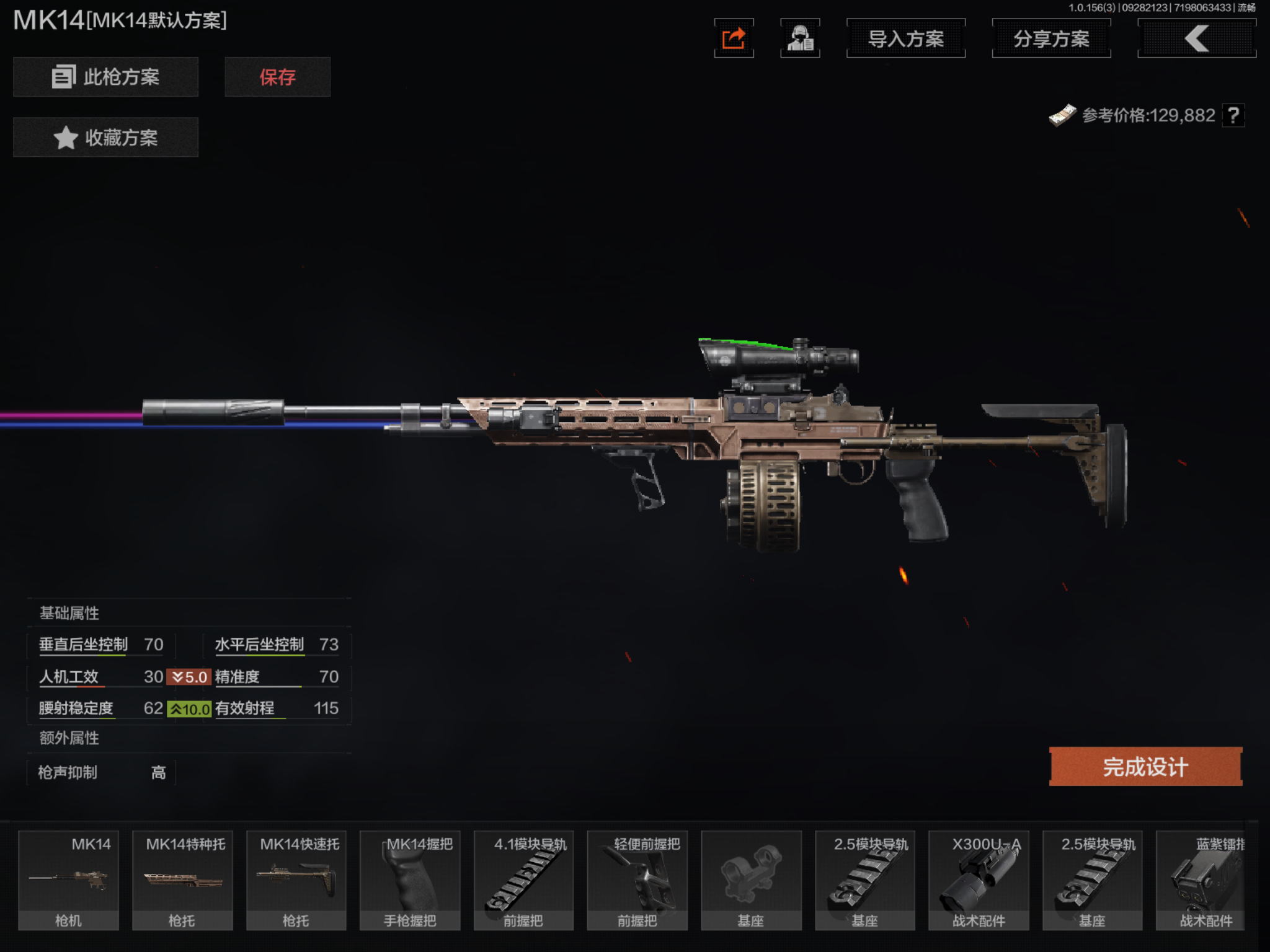Select the MK14特种托 stock slot

[x=182, y=880]
